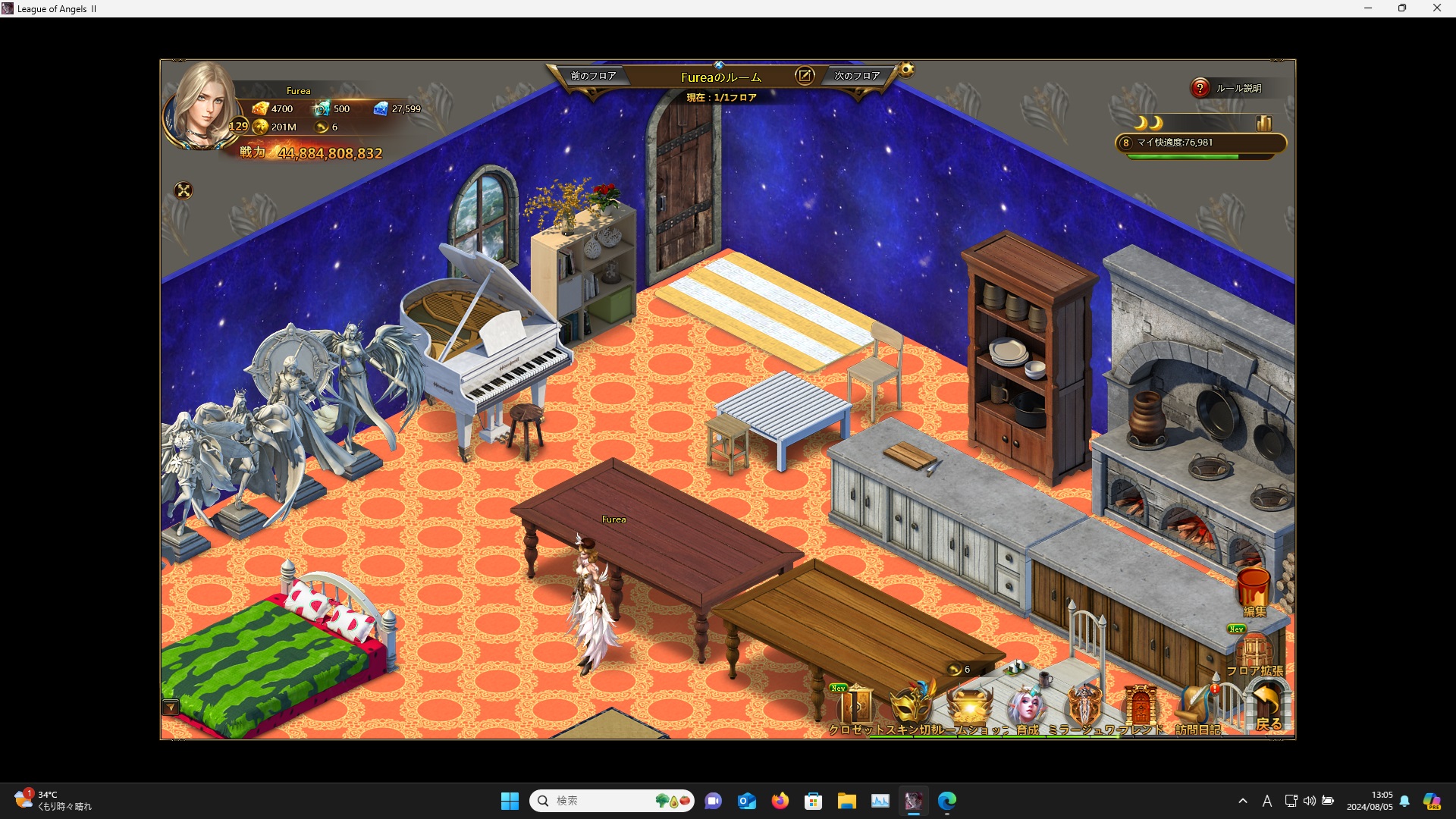The width and height of the screenshot is (1456, 819).
Task: Go to the previous floor (前のフロア)
Action: pyautogui.click(x=593, y=76)
